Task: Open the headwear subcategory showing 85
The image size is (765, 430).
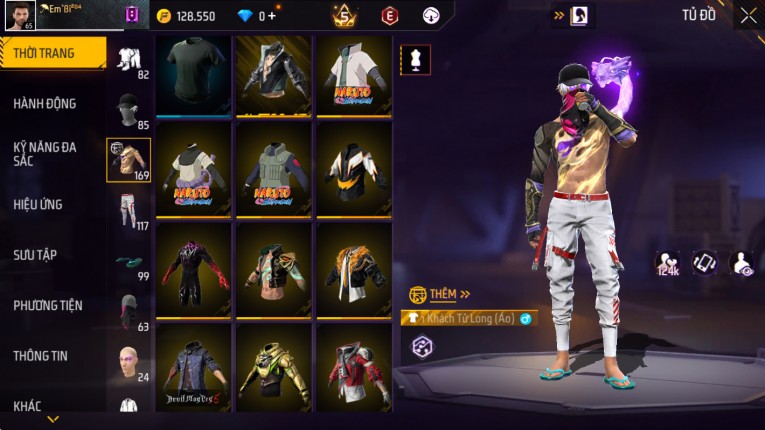Action: tap(127, 110)
